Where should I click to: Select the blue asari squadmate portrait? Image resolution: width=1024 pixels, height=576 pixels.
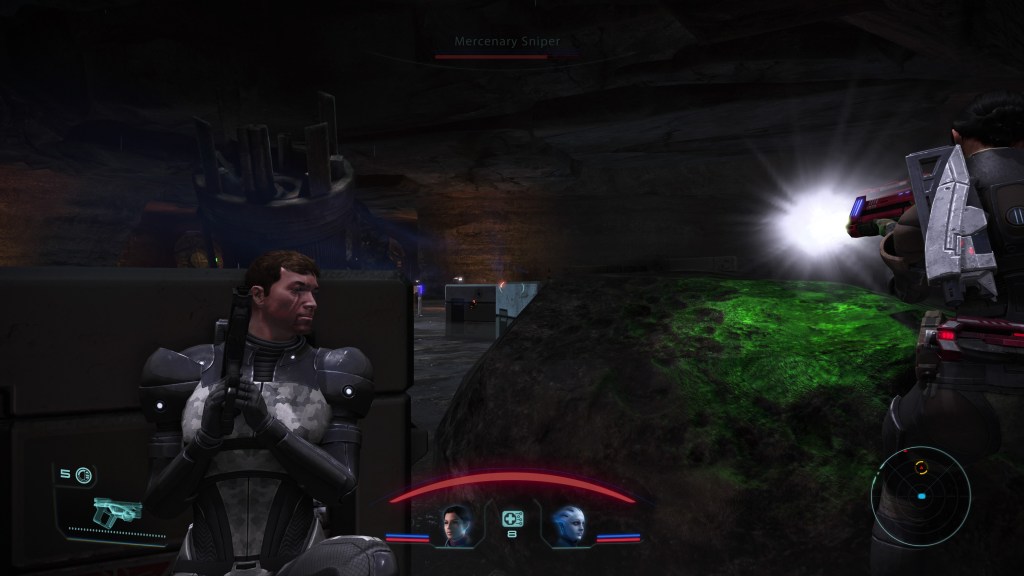coord(568,525)
